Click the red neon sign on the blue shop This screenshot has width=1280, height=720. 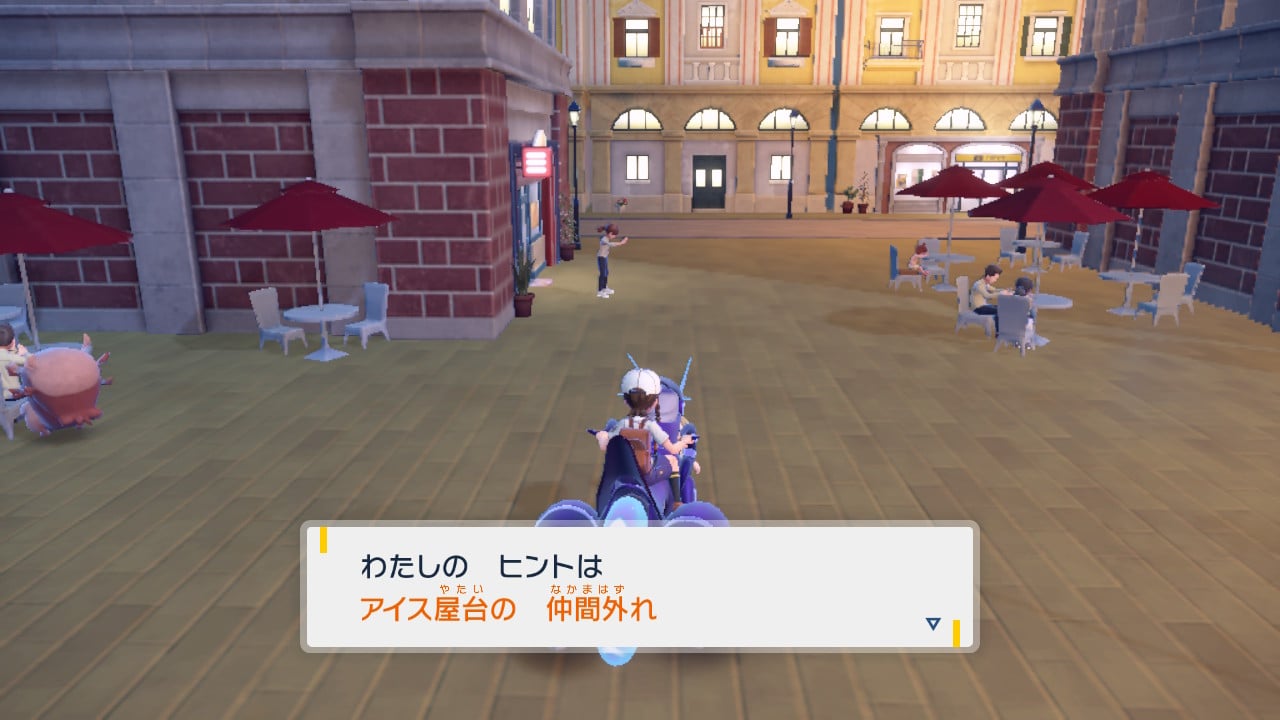(536, 161)
